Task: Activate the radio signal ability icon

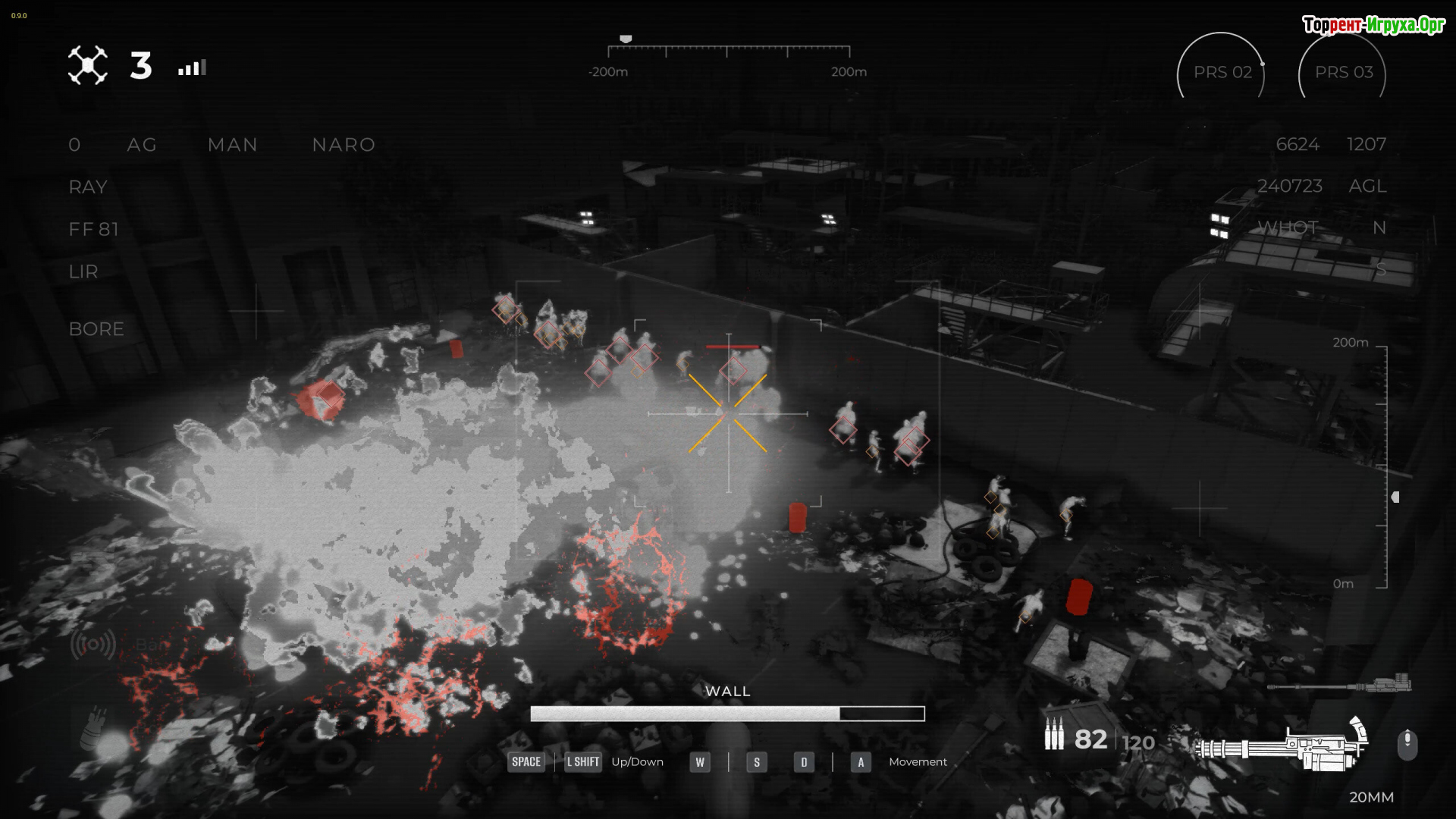Action: [93, 645]
